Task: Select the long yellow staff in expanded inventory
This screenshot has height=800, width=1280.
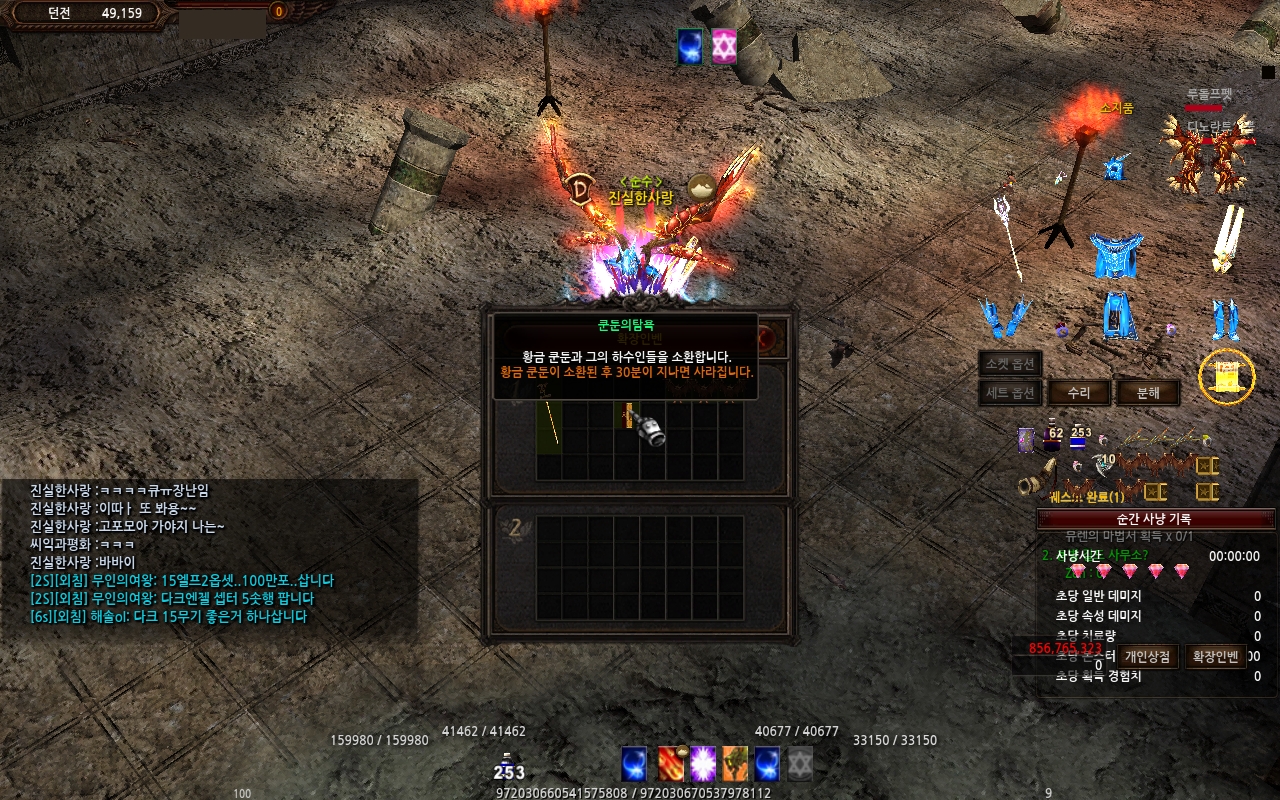Action: (549, 427)
